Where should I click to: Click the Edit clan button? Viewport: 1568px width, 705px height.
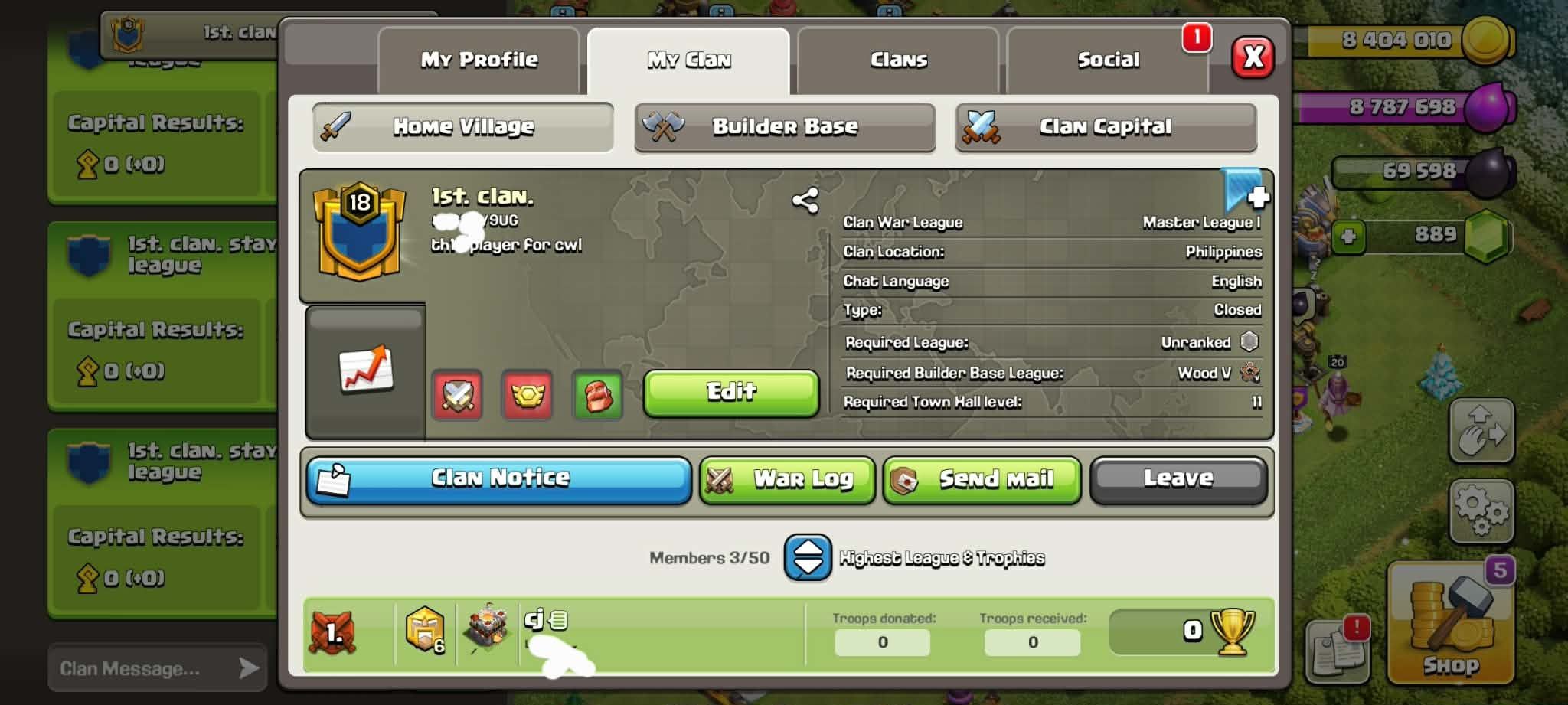pyautogui.click(x=731, y=393)
